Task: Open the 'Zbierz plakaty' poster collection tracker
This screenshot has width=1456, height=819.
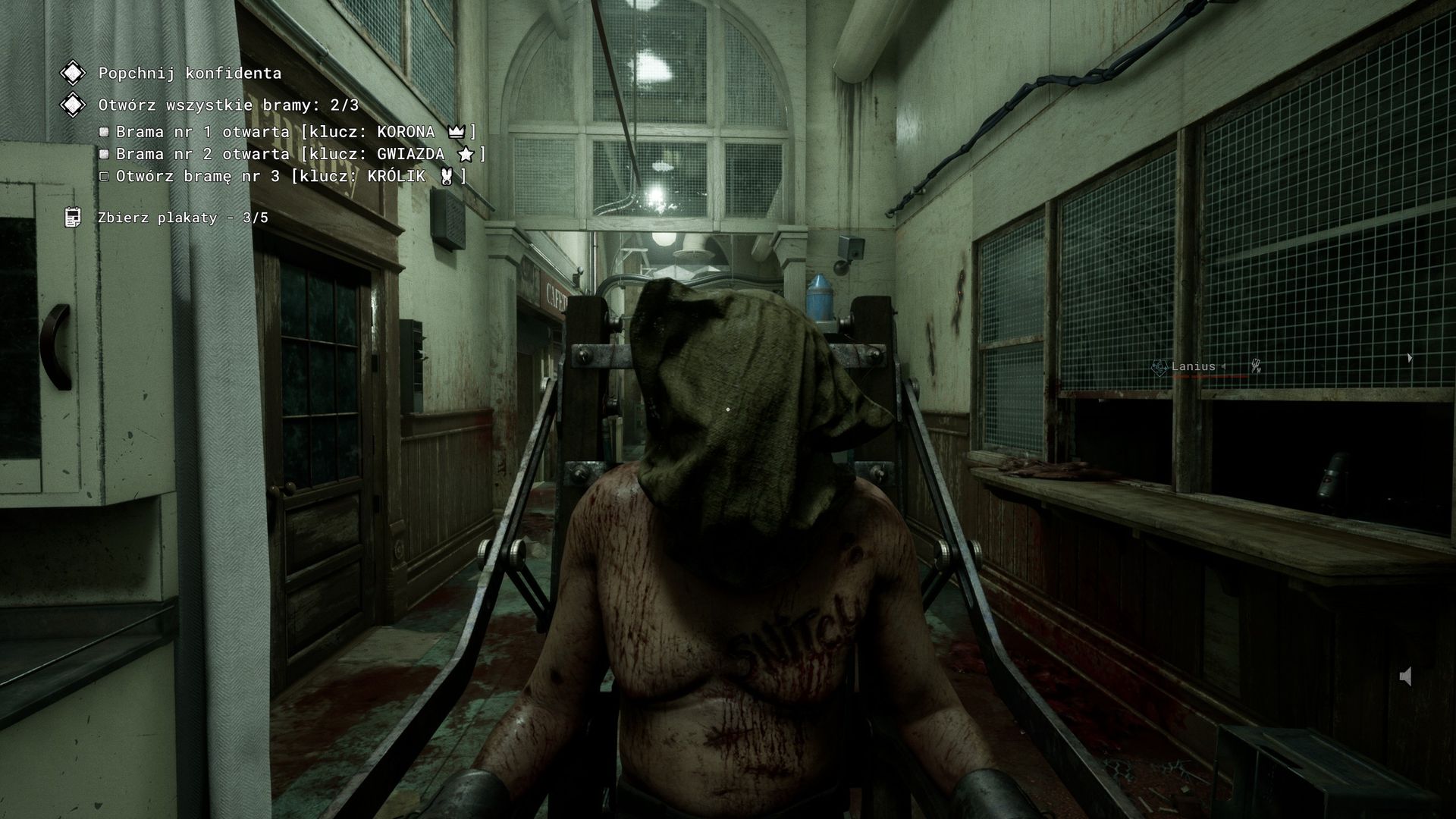Action: (183, 218)
